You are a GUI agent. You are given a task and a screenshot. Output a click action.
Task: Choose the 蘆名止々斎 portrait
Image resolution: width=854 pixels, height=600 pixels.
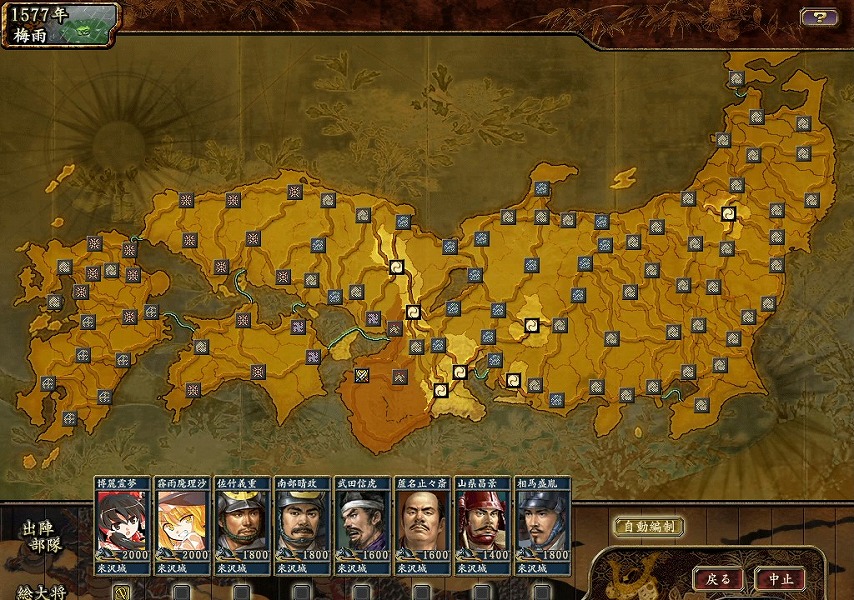(422, 524)
